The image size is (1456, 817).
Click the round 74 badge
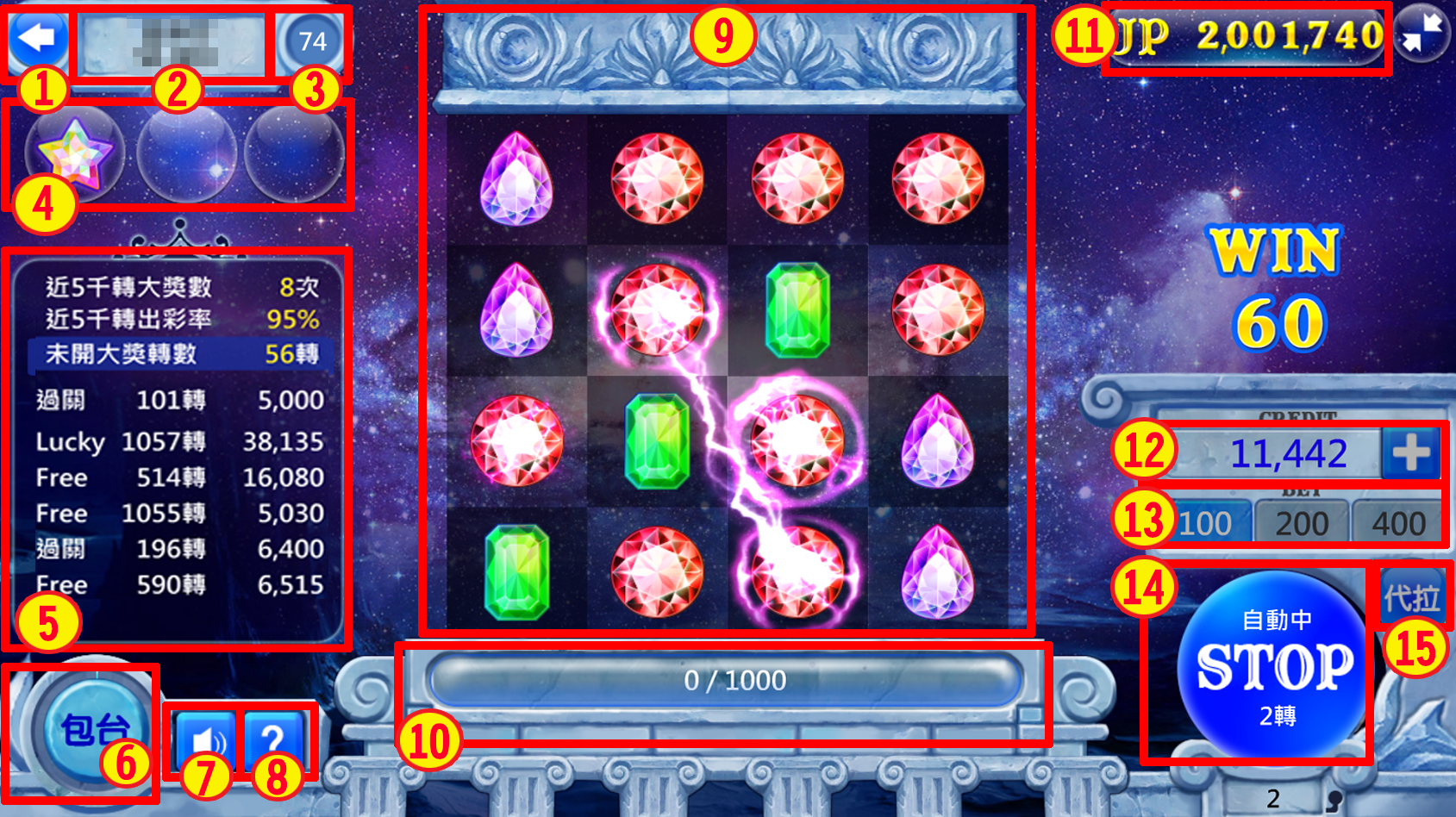[x=312, y=41]
